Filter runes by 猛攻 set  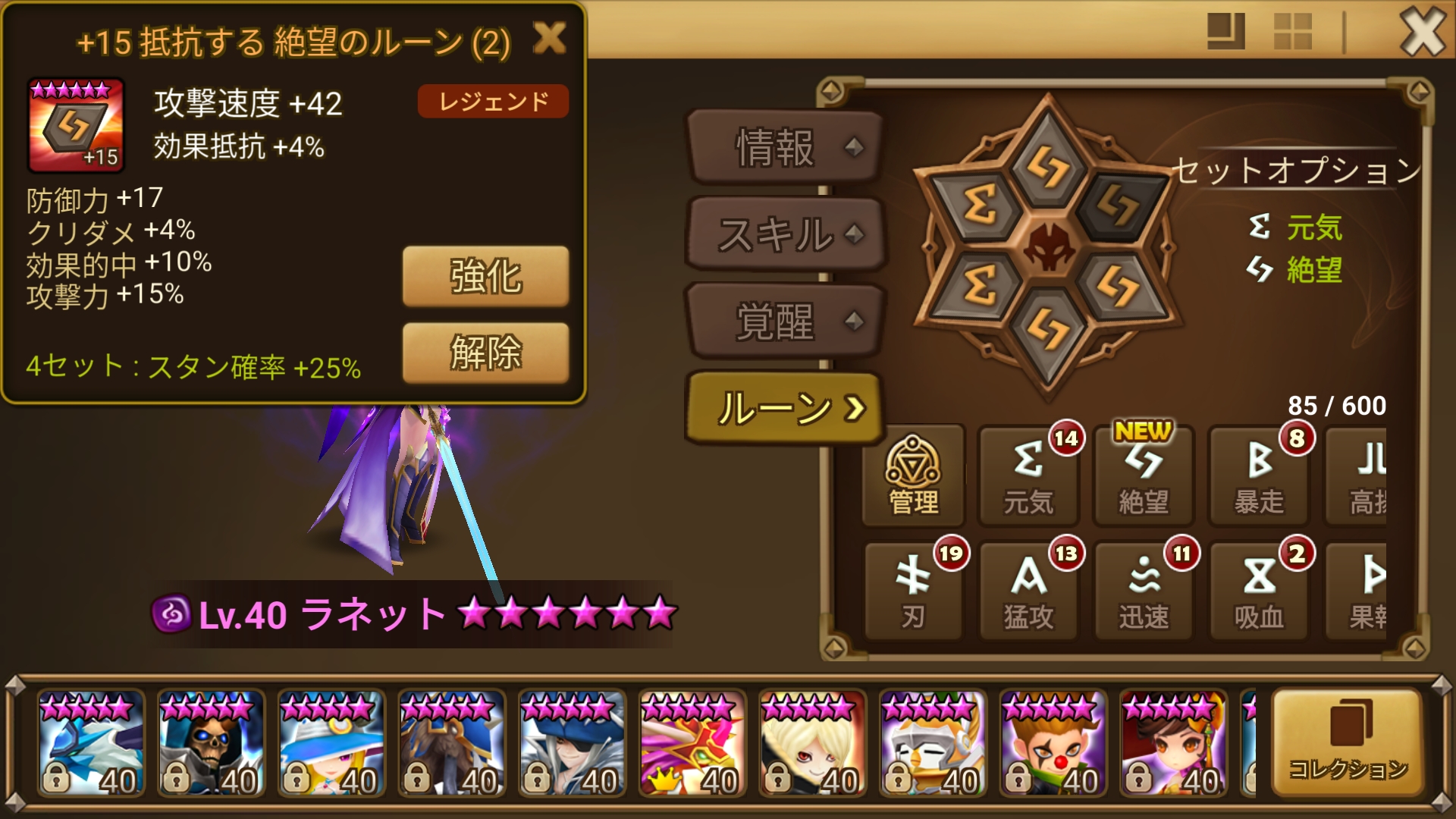click(x=1028, y=590)
